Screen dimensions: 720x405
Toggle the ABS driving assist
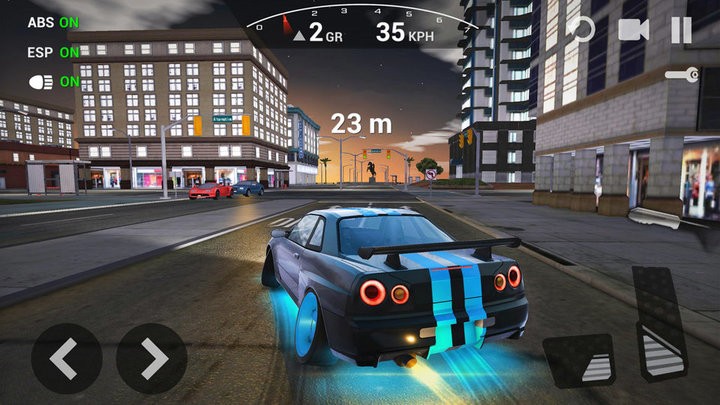(53, 21)
